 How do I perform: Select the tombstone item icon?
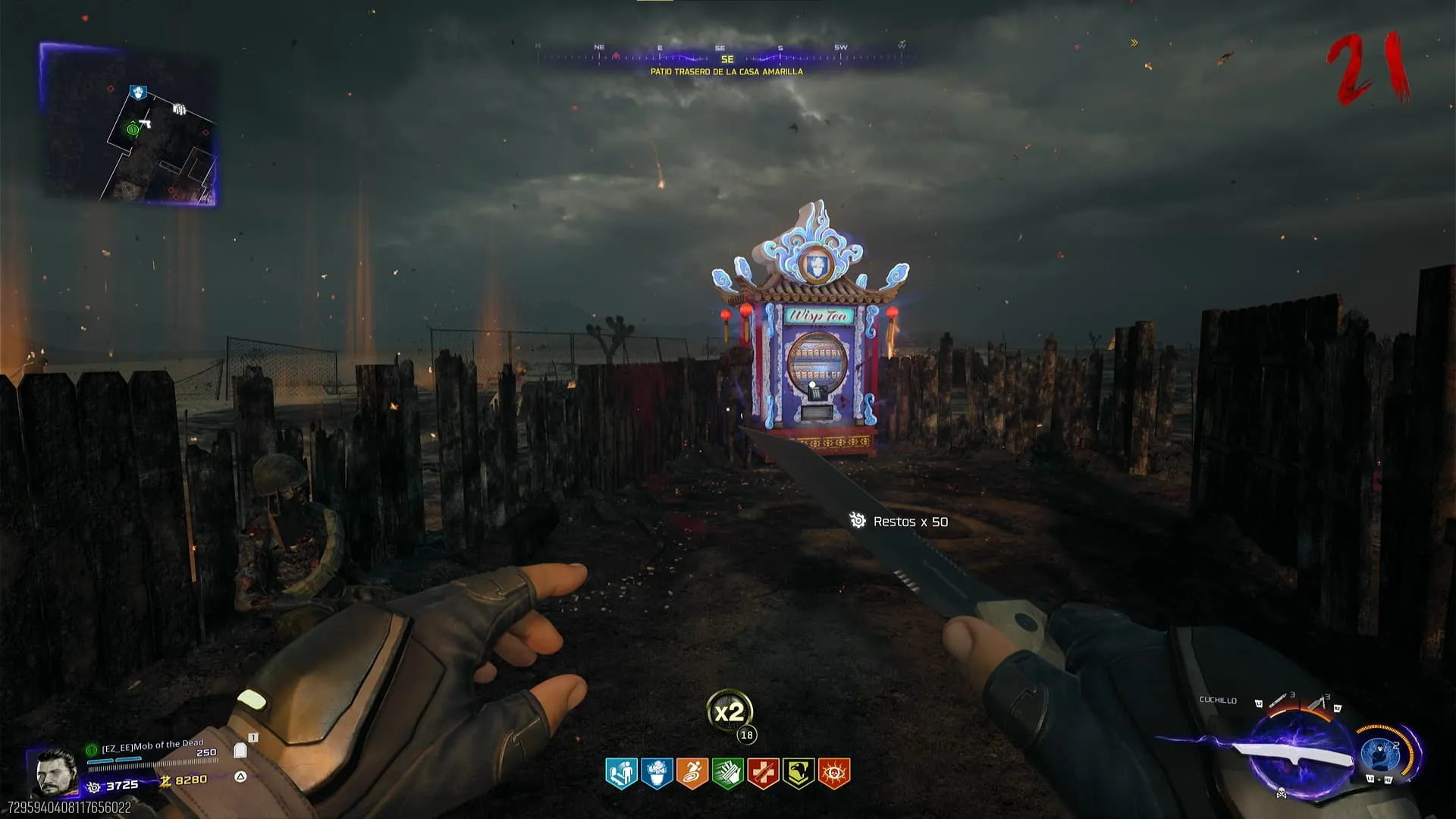tap(240, 751)
